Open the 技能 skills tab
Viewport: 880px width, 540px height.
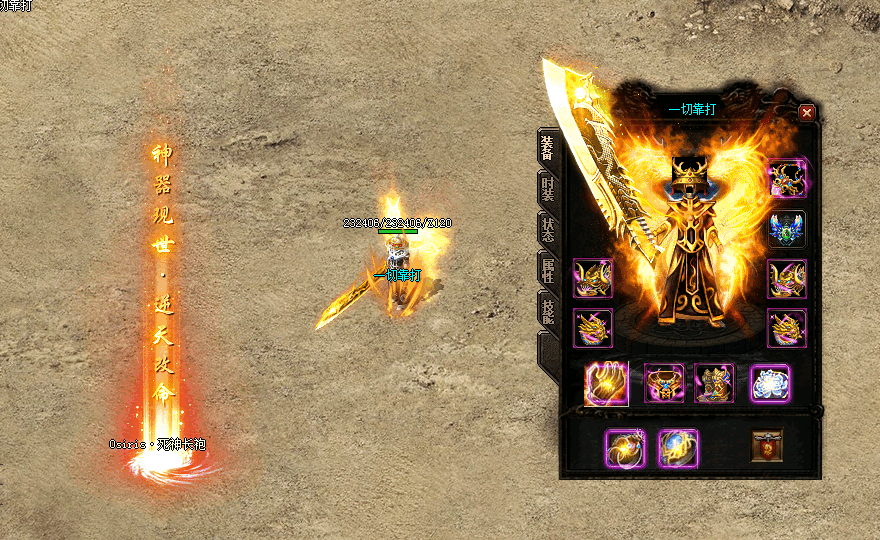click(548, 310)
